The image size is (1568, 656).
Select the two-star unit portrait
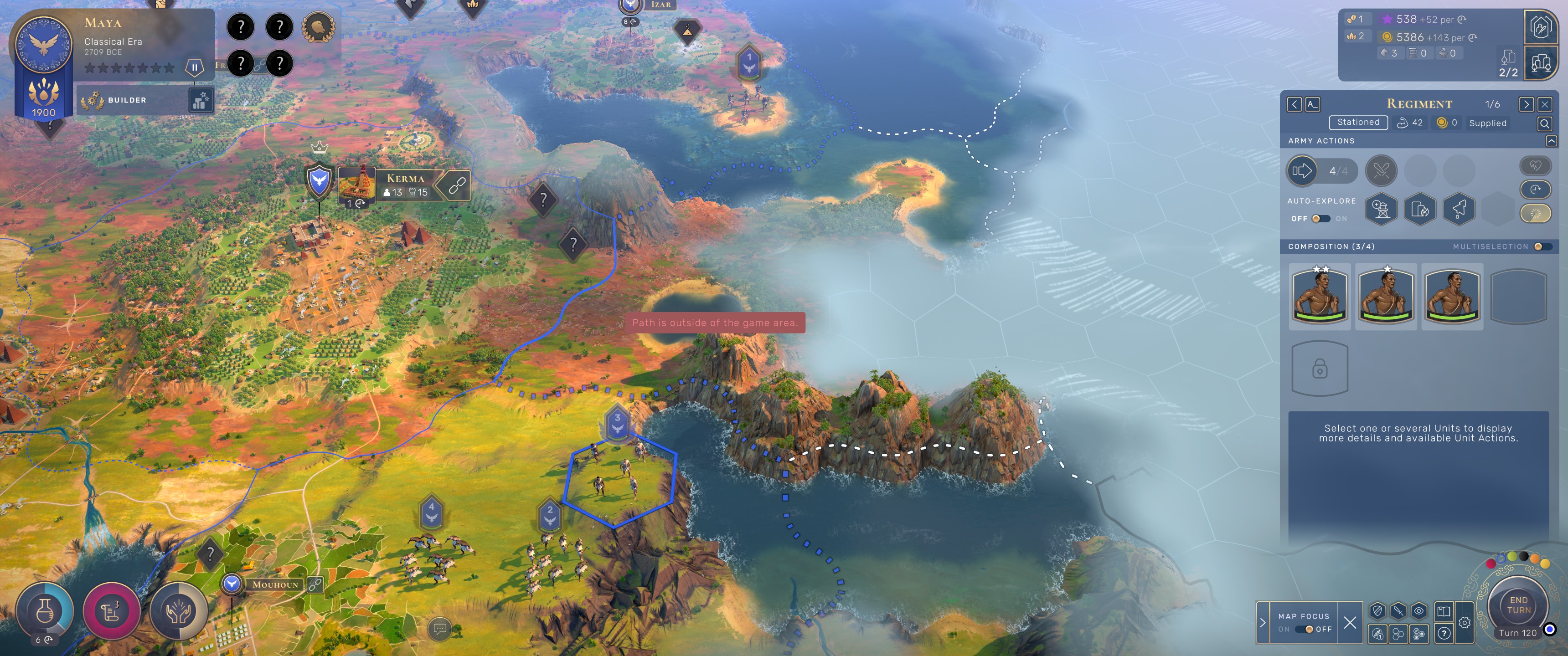click(x=1320, y=296)
